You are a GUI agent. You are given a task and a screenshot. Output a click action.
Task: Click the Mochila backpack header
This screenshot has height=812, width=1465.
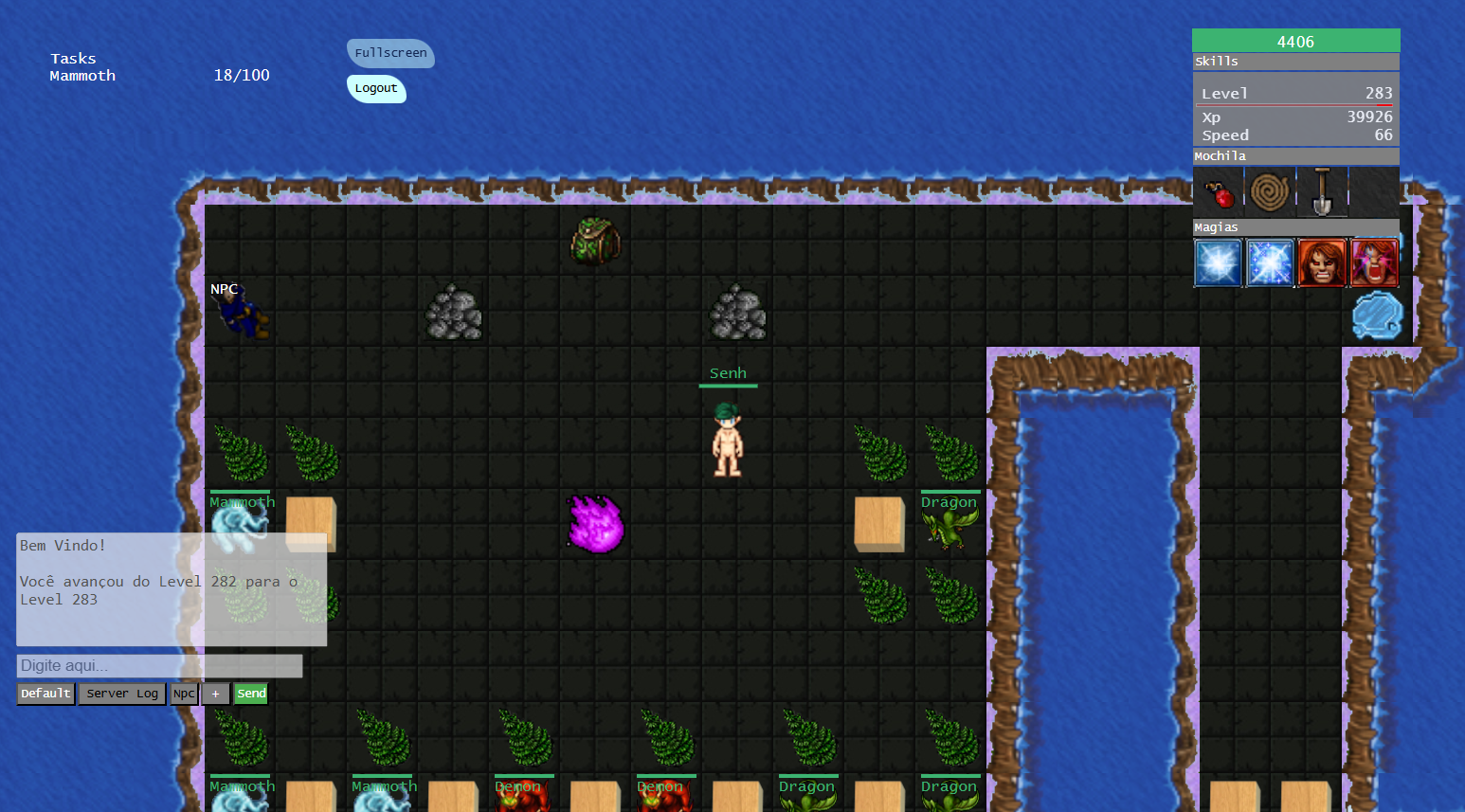(1295, 156)
